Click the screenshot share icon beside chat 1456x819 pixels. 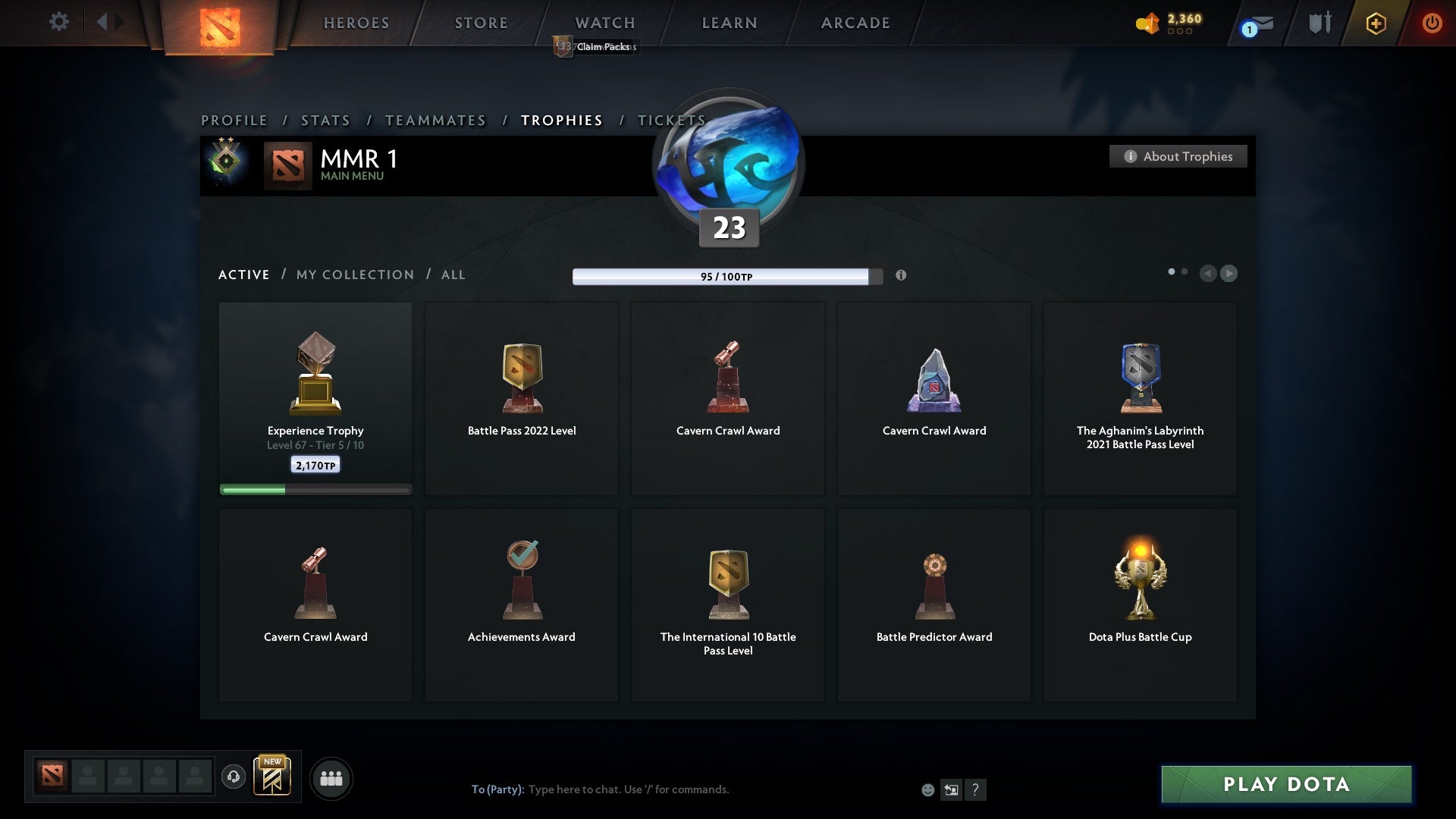pos(952,789)
